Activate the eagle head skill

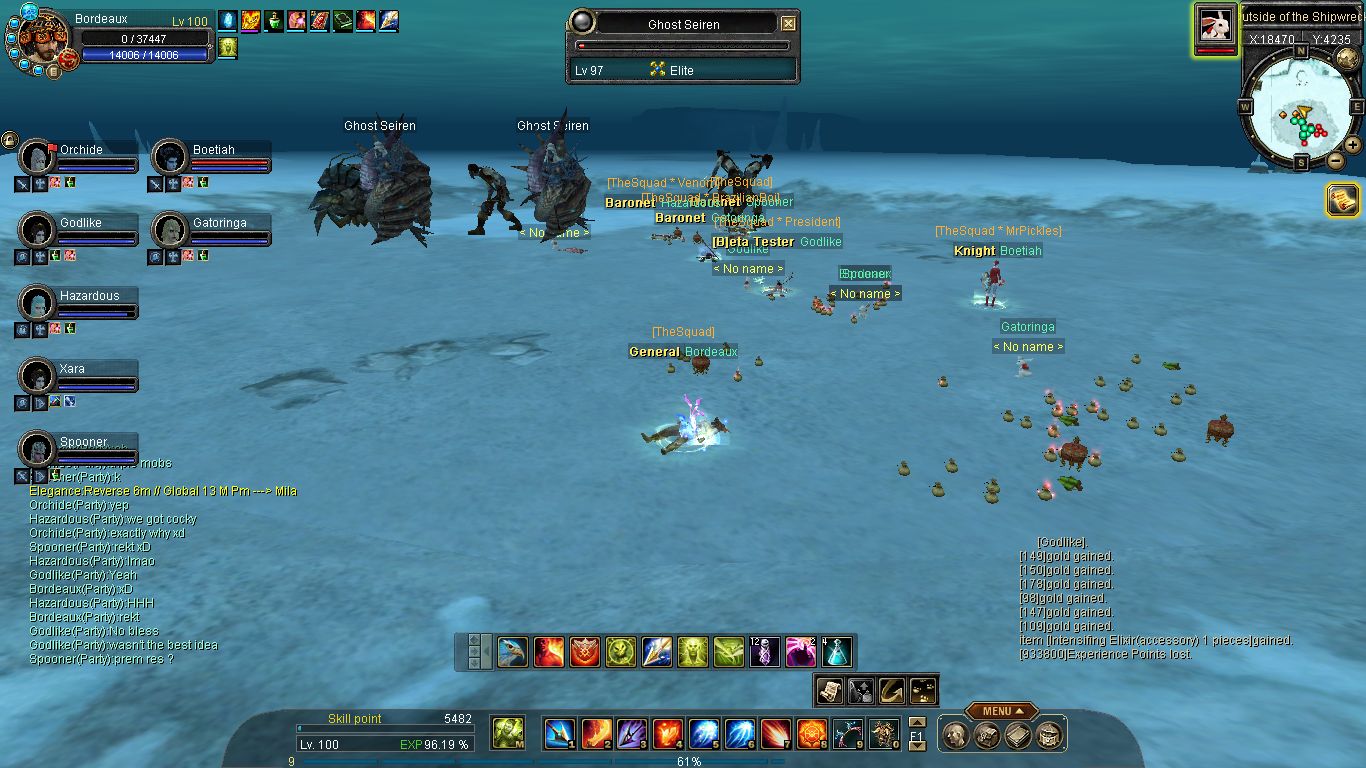click(x=513, y=652)
